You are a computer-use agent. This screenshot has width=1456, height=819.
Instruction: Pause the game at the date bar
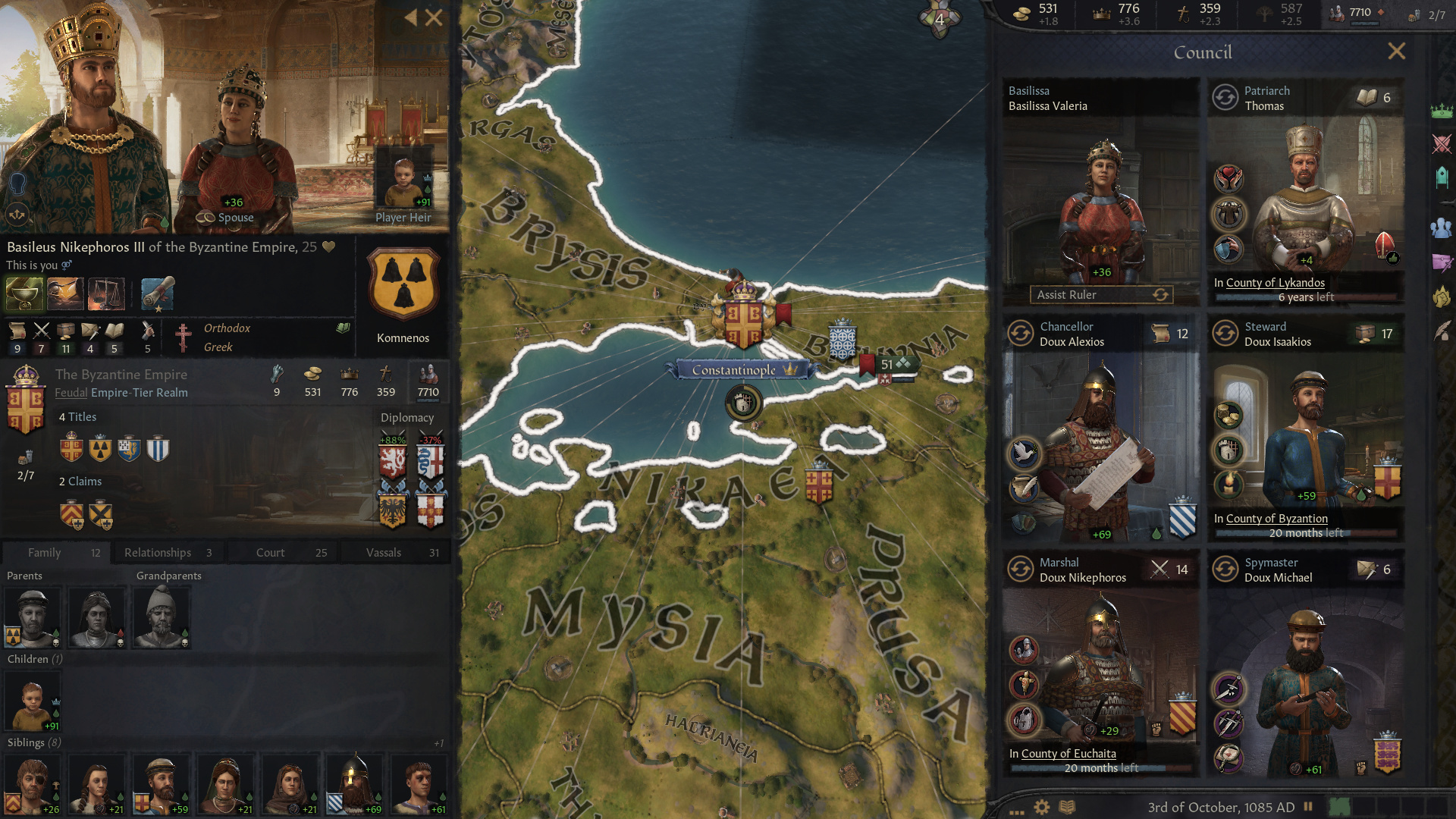(x=1308, y=807)
